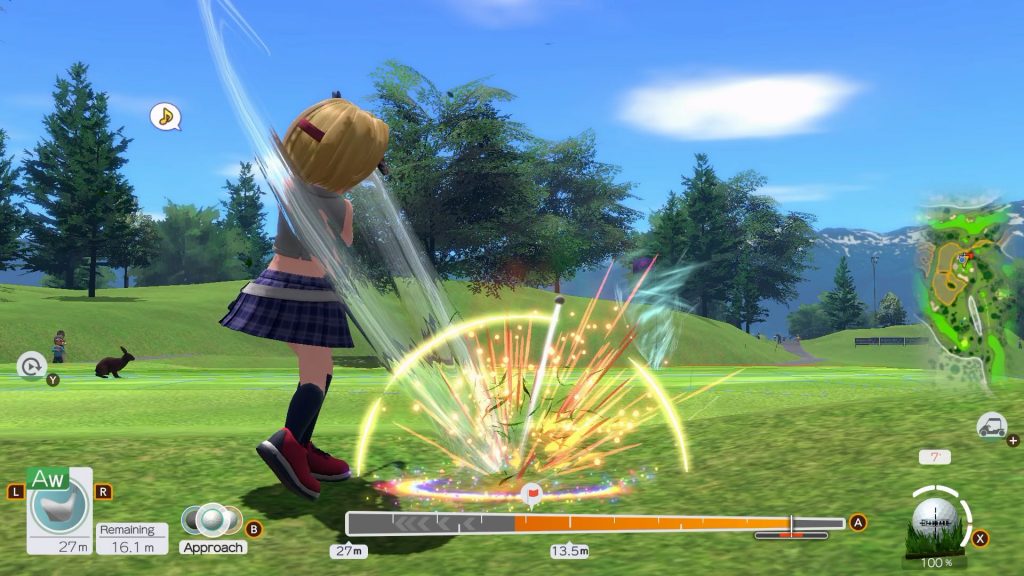Select the red flag marker on gauge

pyautogui.click(x=532, y=494)
